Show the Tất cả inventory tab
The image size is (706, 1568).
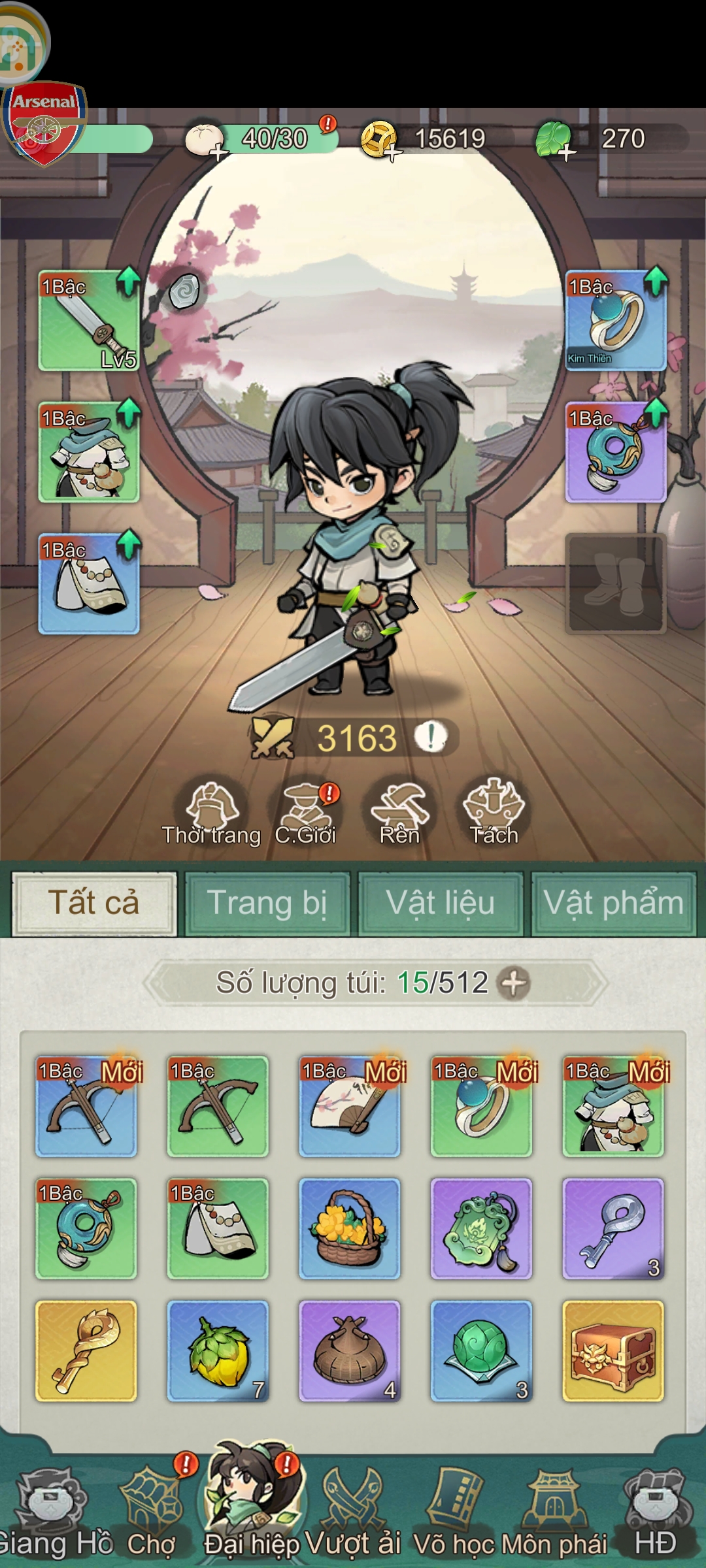pos(94,904)
